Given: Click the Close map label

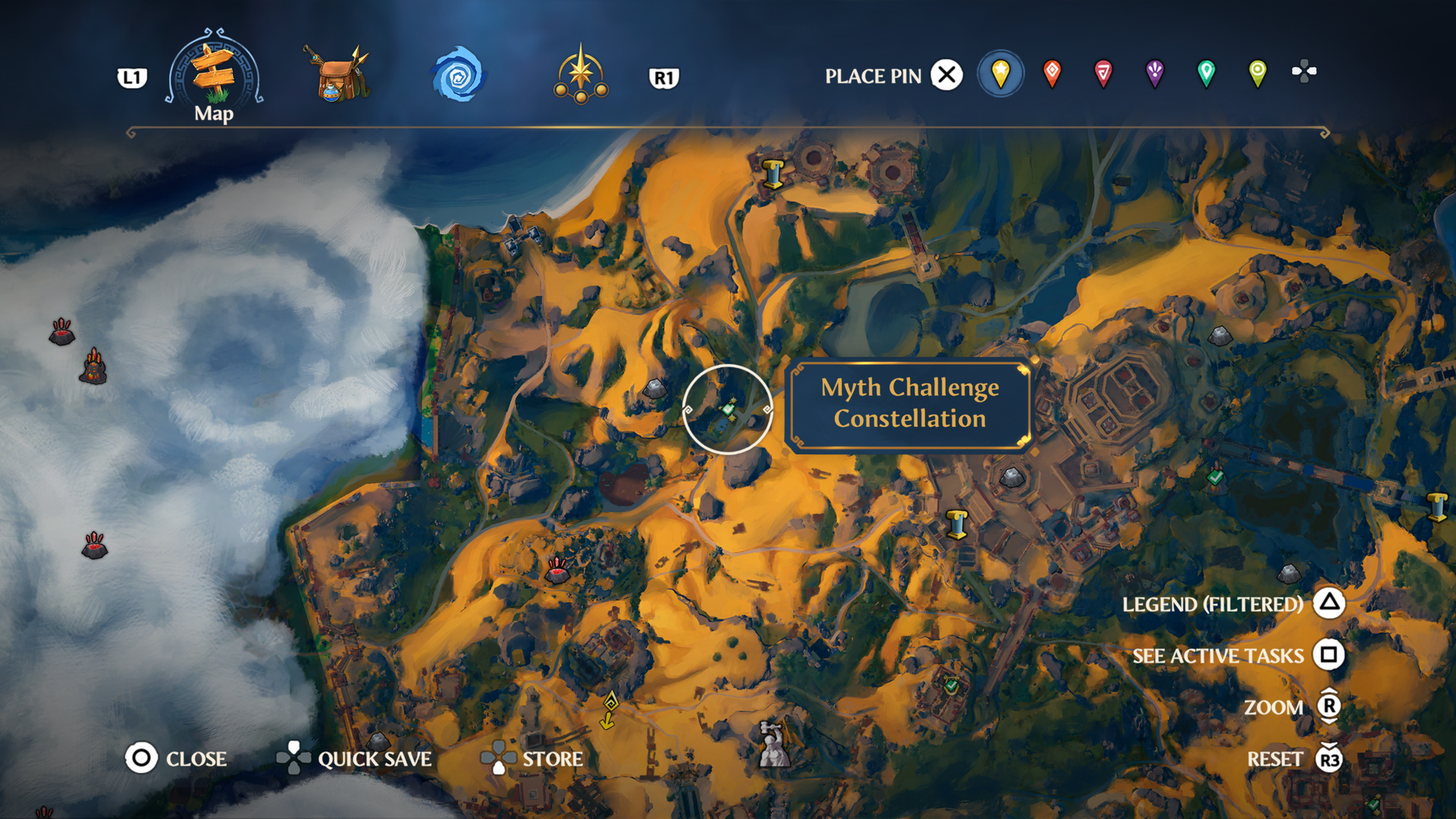Looking at the screenshot, I should click(x=196, y=759).
